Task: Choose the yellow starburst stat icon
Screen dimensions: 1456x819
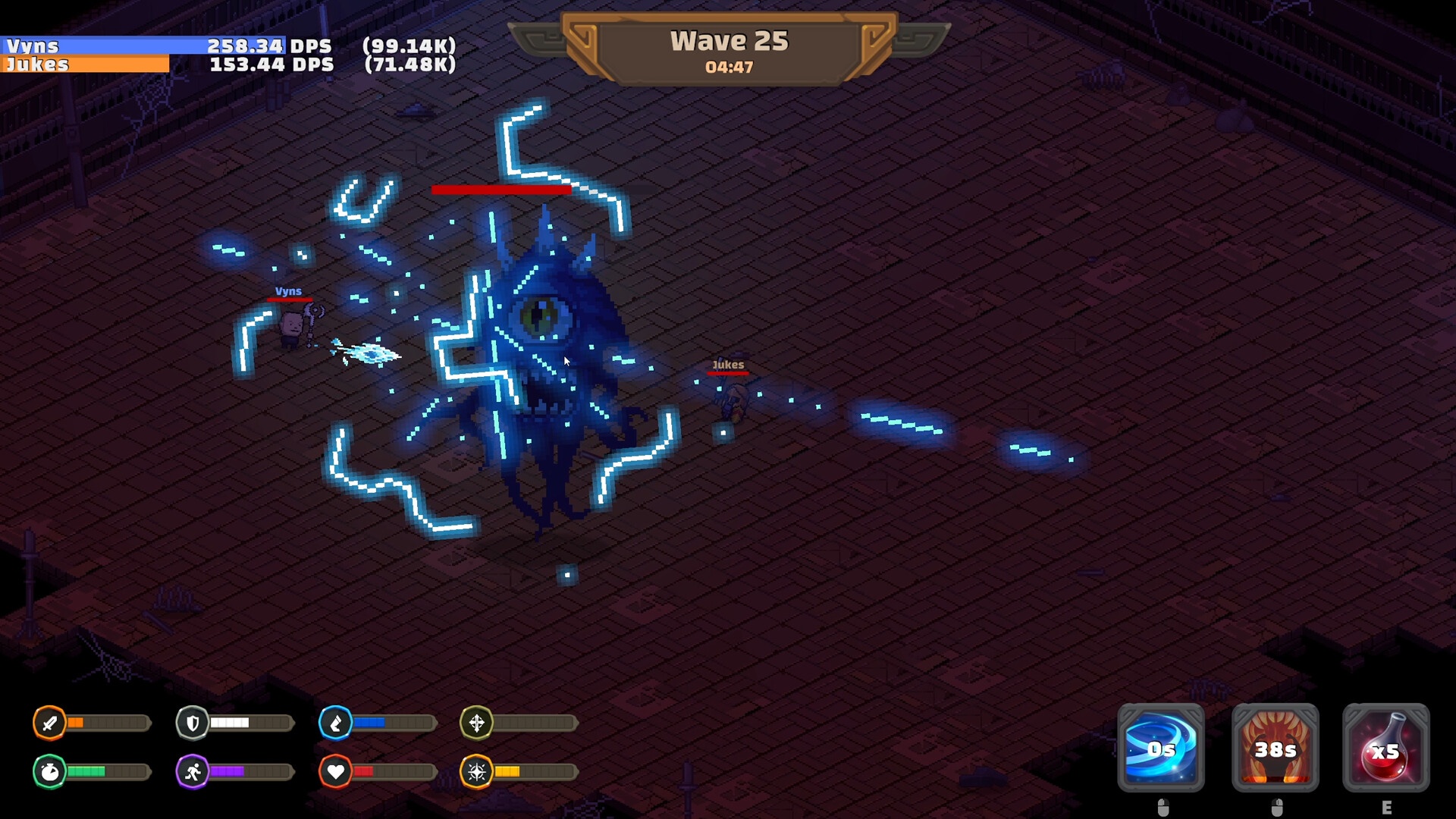Action: tap(476, 772)
